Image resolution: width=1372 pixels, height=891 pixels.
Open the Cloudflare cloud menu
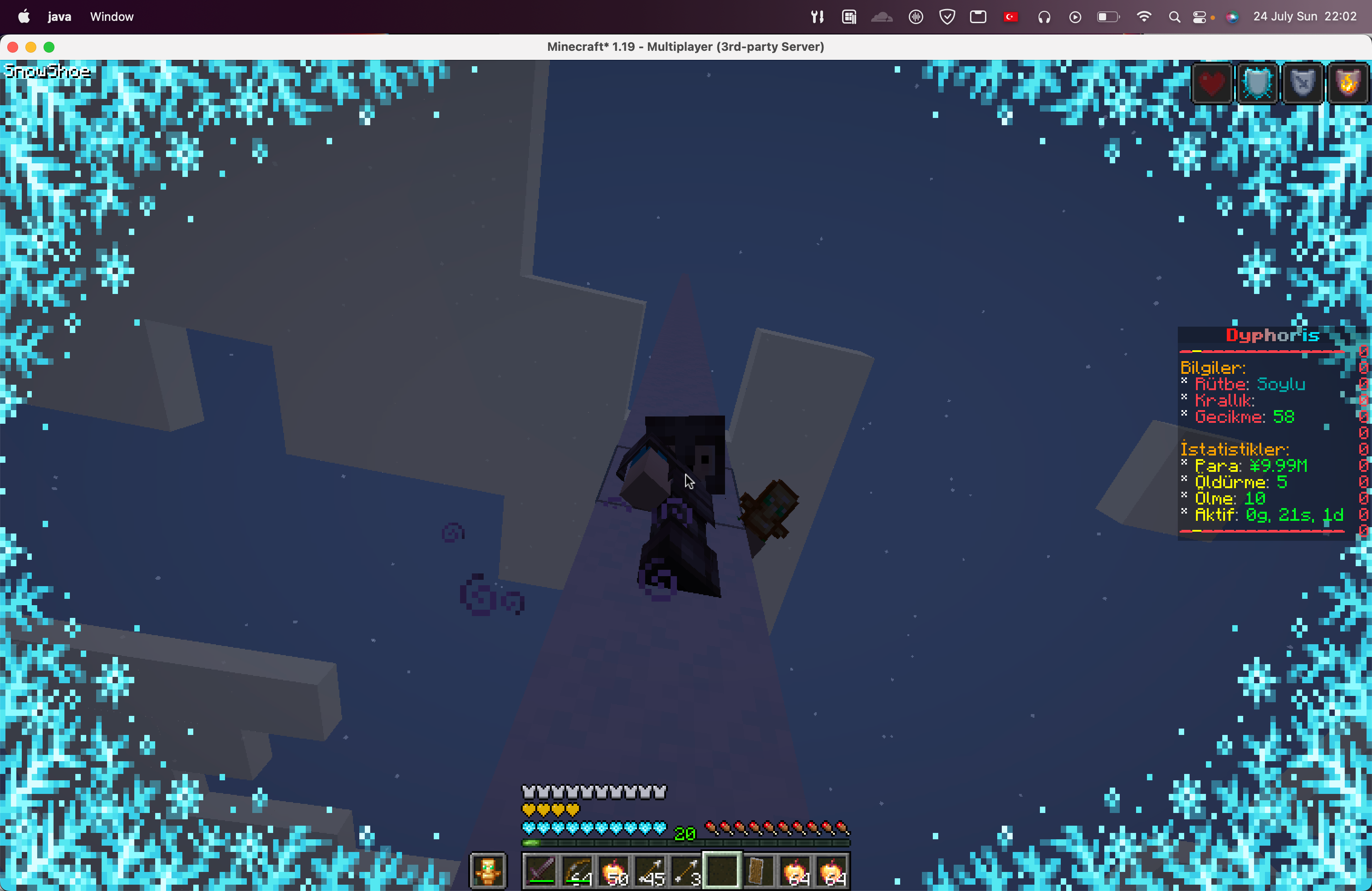[x=882, y=16]
